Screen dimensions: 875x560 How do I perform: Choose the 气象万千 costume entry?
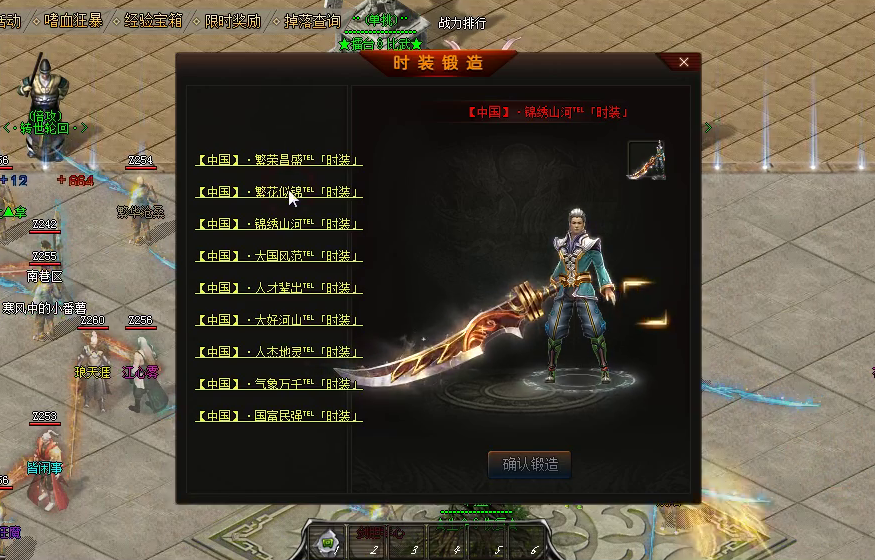278,384
